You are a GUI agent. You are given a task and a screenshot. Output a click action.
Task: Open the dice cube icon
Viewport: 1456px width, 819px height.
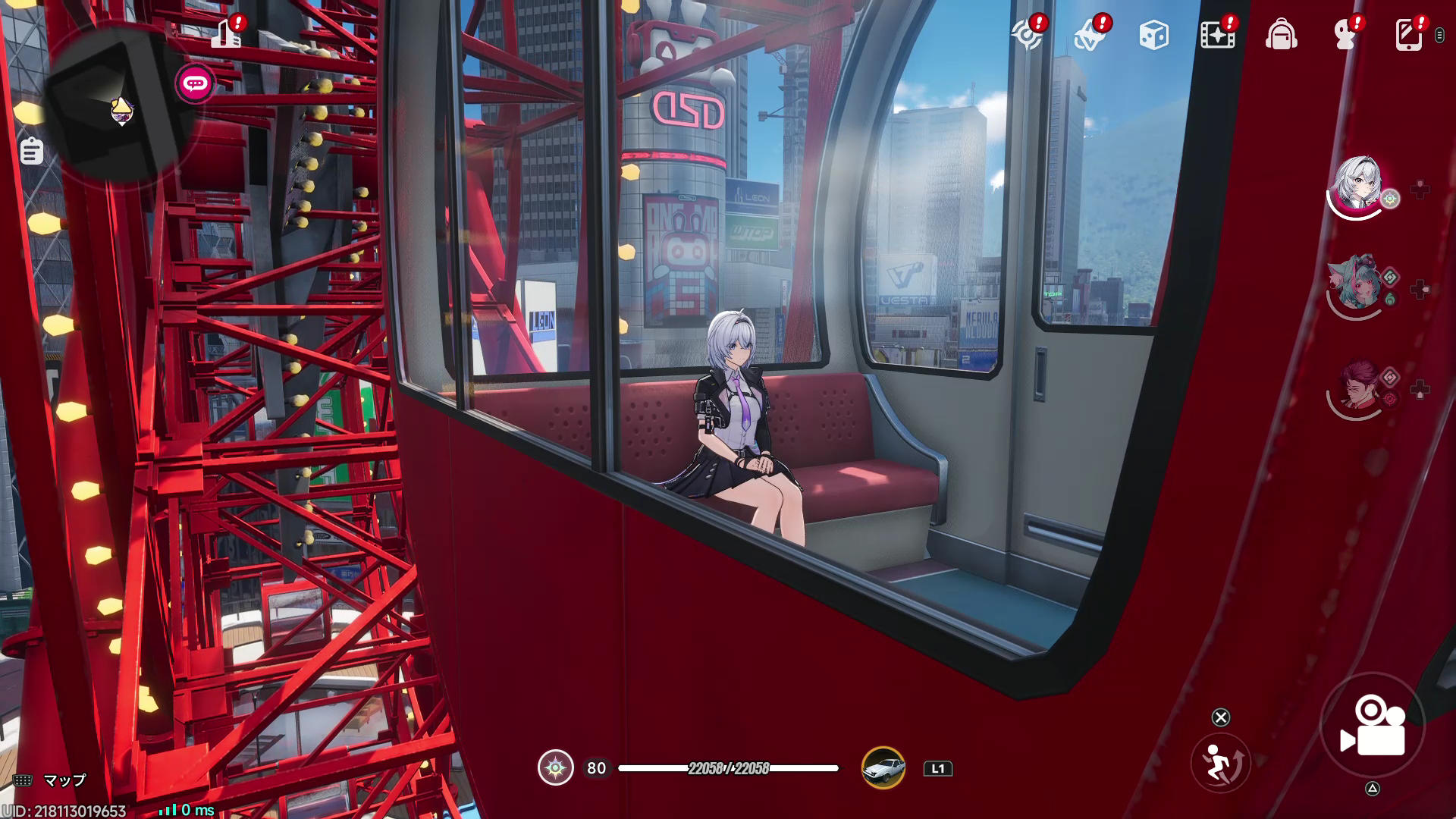coord(1153,35)
